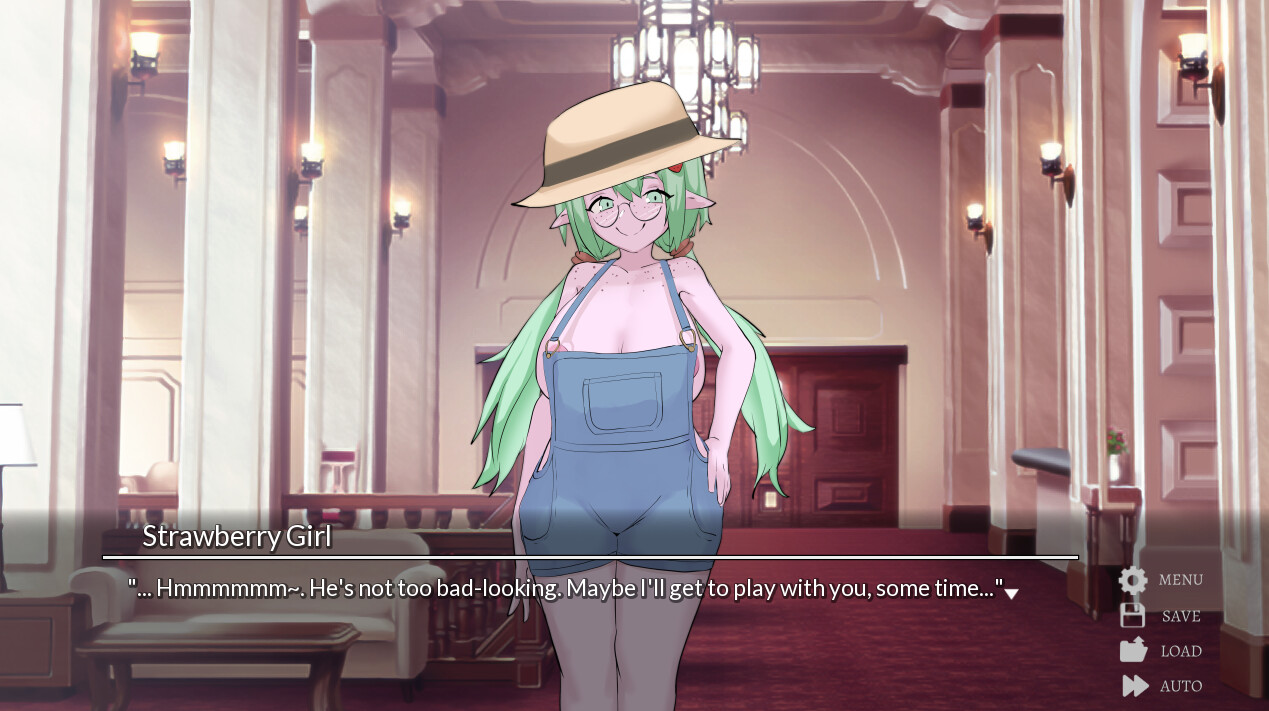Save the game

point(1160,616)
